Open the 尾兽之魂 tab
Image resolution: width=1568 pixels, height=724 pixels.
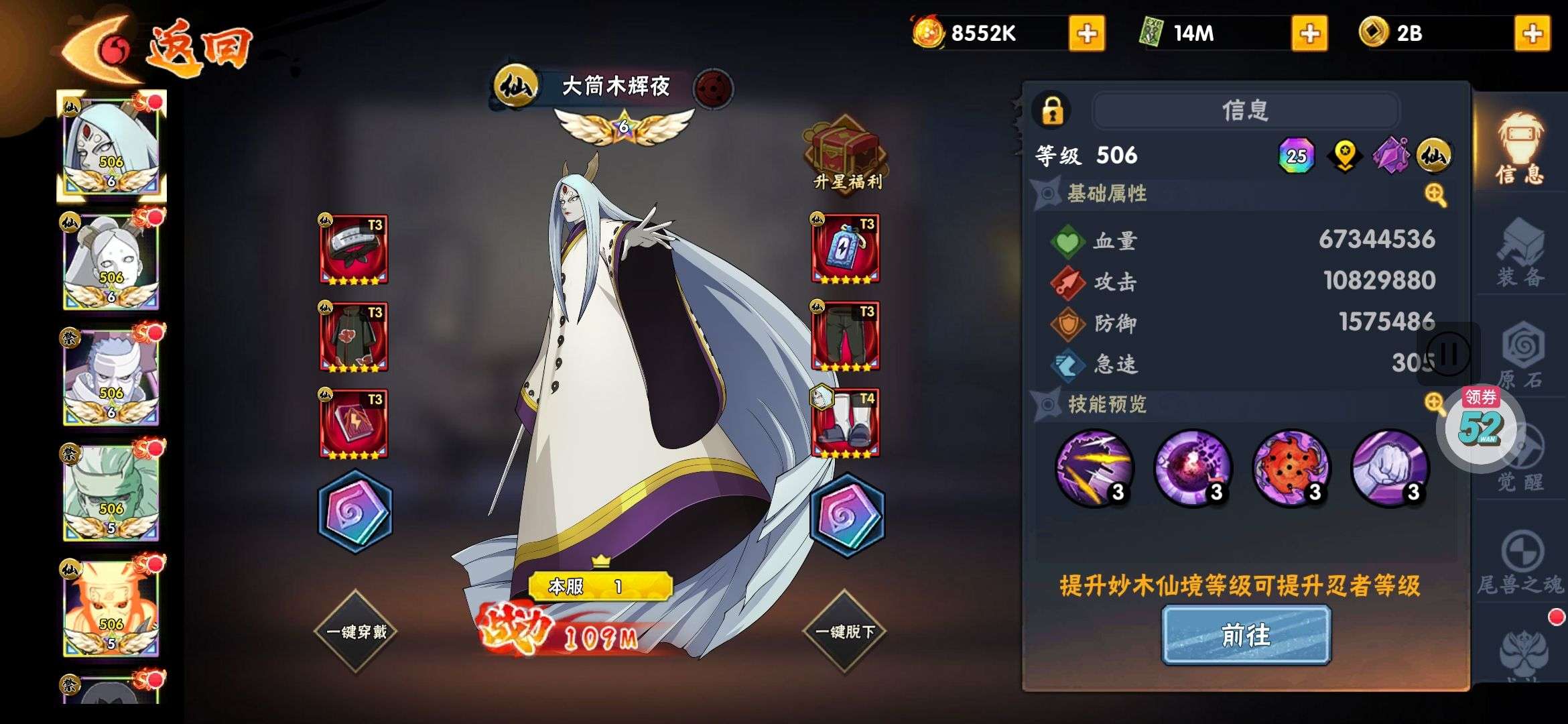pyautogui.click(x=1520, y=563)
